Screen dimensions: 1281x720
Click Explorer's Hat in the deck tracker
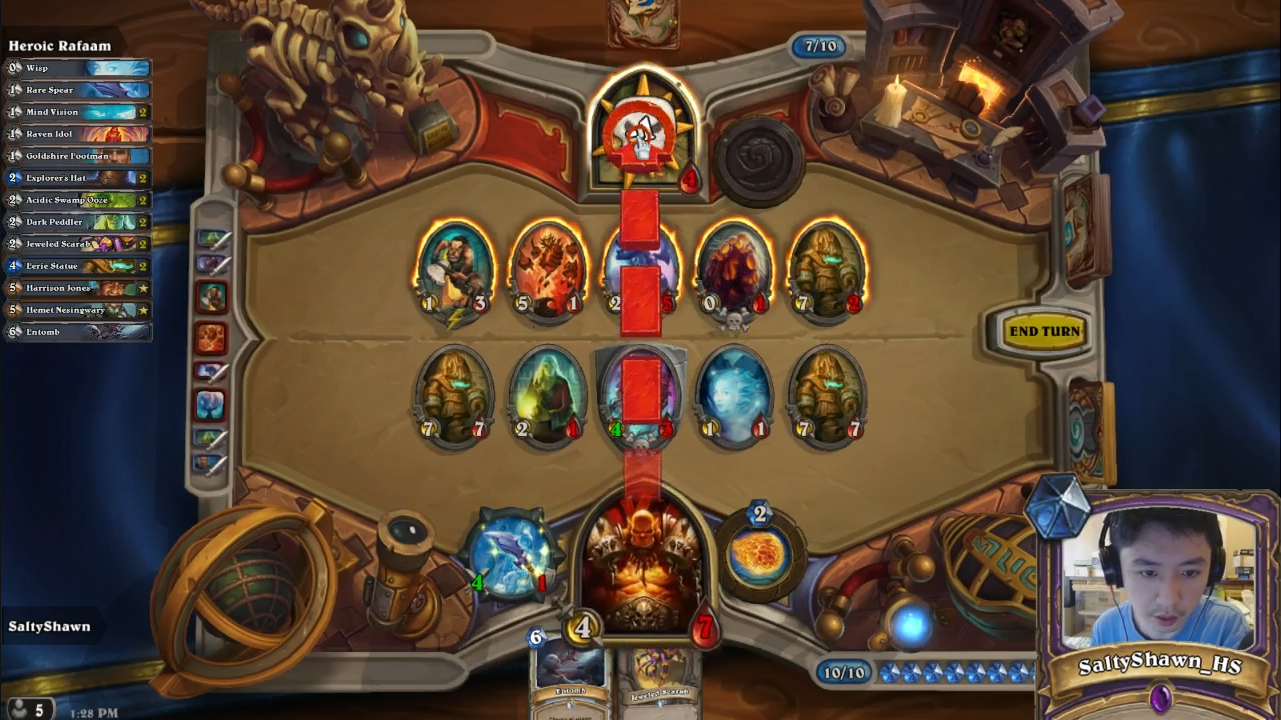point(77,178)
